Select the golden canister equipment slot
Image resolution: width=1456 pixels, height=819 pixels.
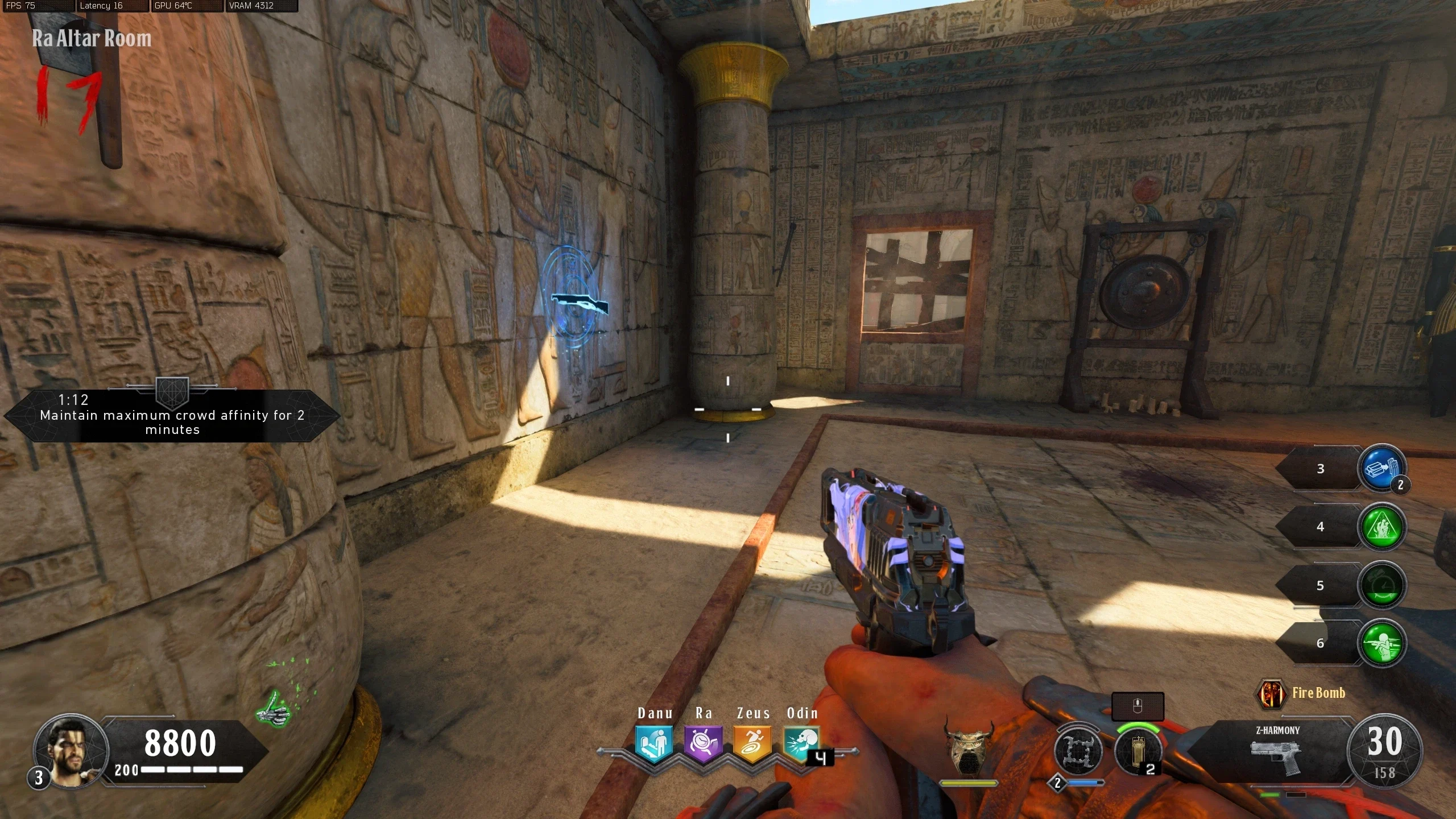tap(1138, 751)
